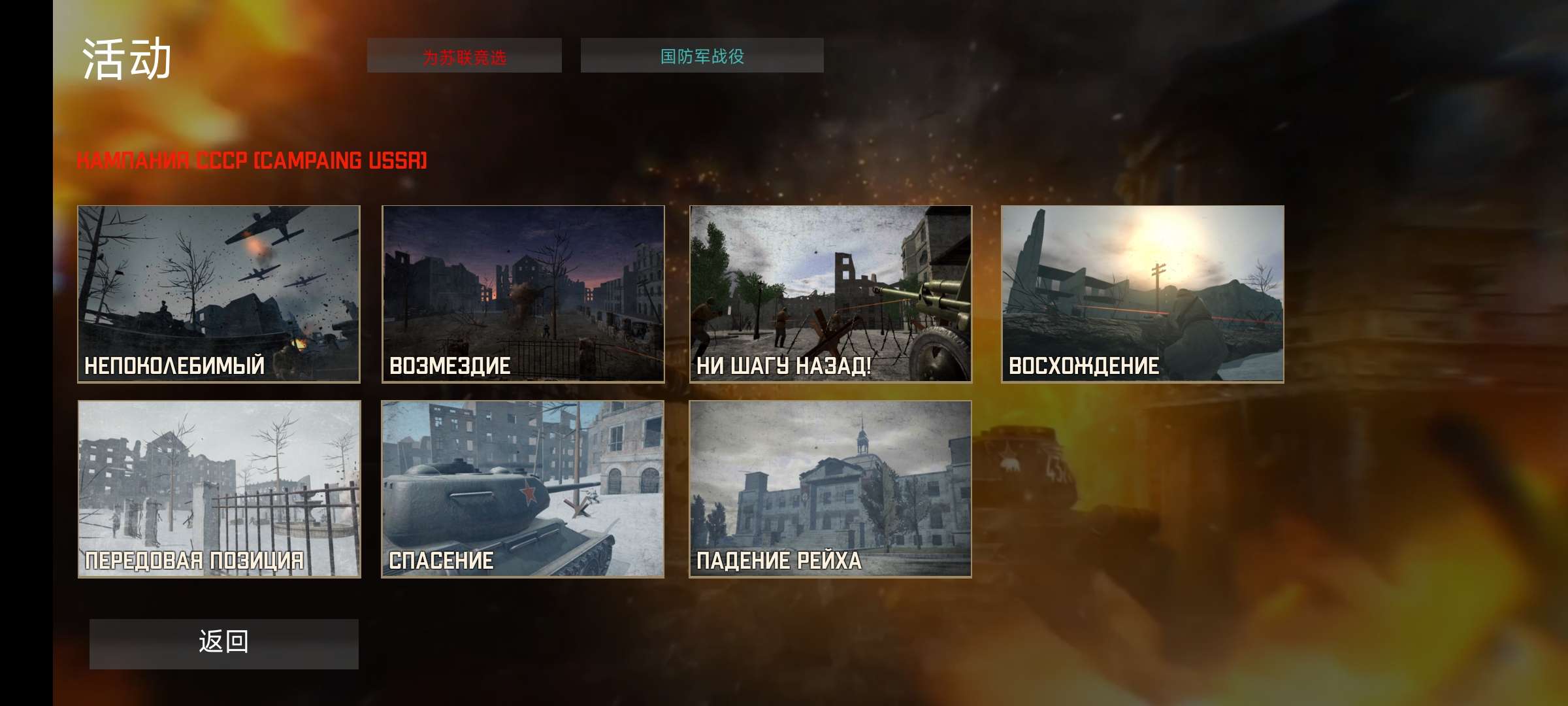The width and height of the screenshot is (1568, 706).
Task: Select the НЕПОКОЛЕБИМЫЙ mission tile
Action: [219, 294]
